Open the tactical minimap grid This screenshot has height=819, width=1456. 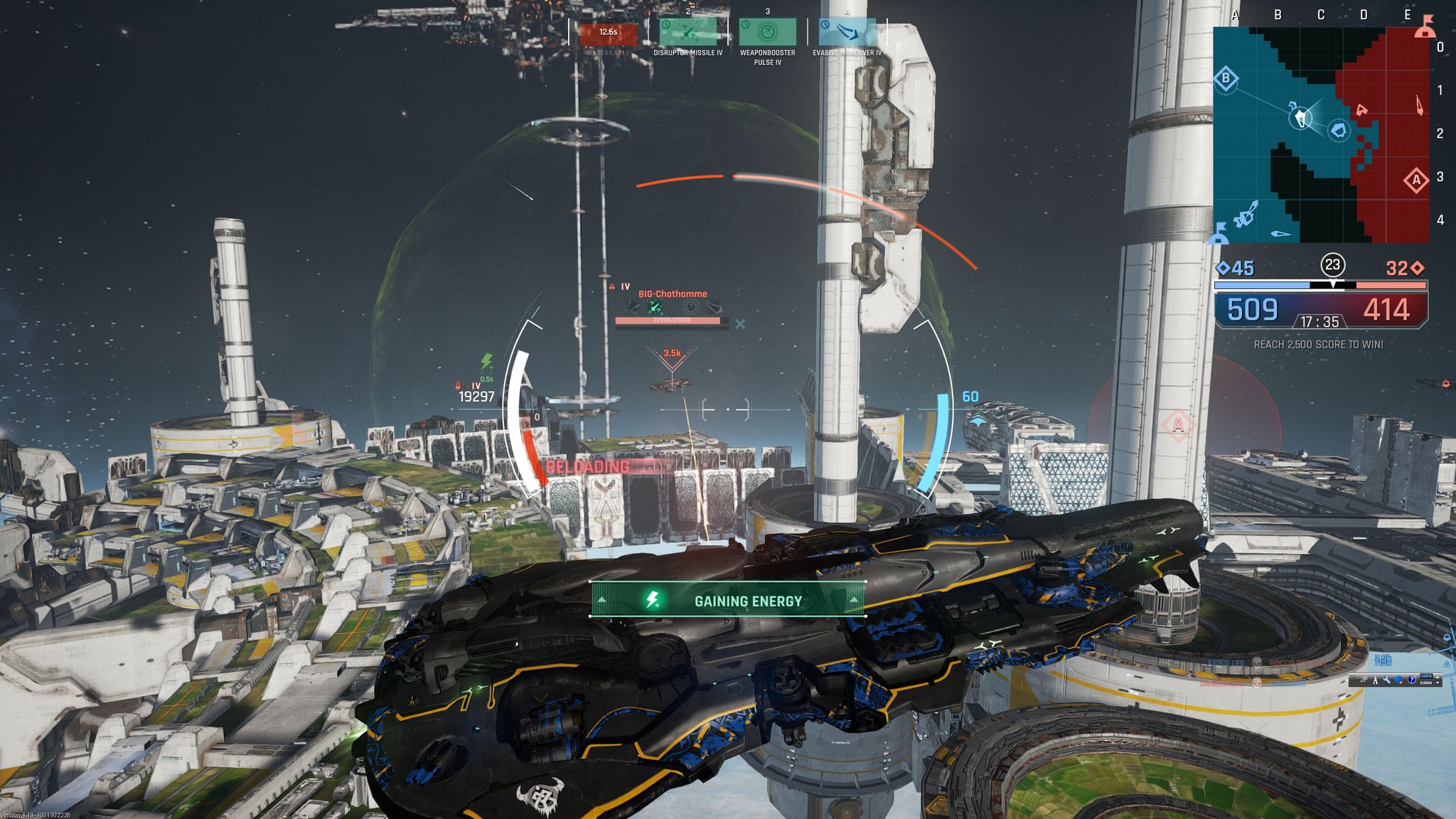(1321, 135)
